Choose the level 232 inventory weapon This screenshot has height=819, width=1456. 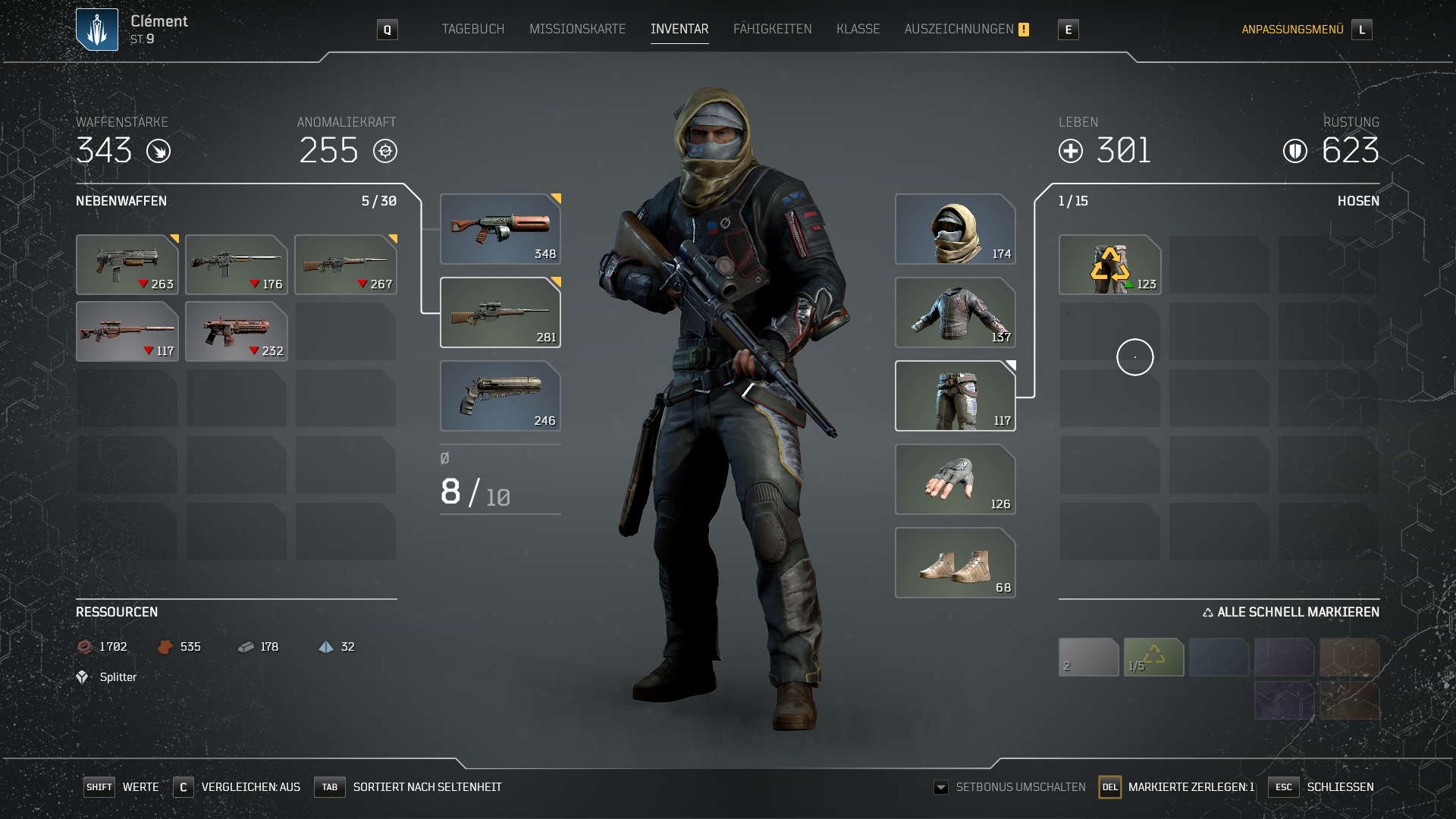(236, 331)
